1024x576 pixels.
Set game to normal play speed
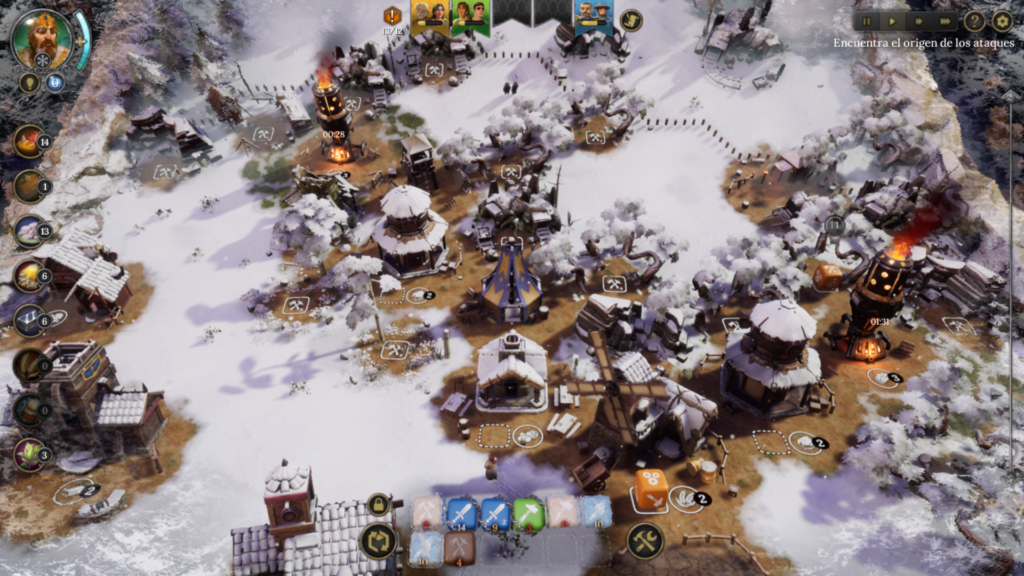(x=892, y=20)
